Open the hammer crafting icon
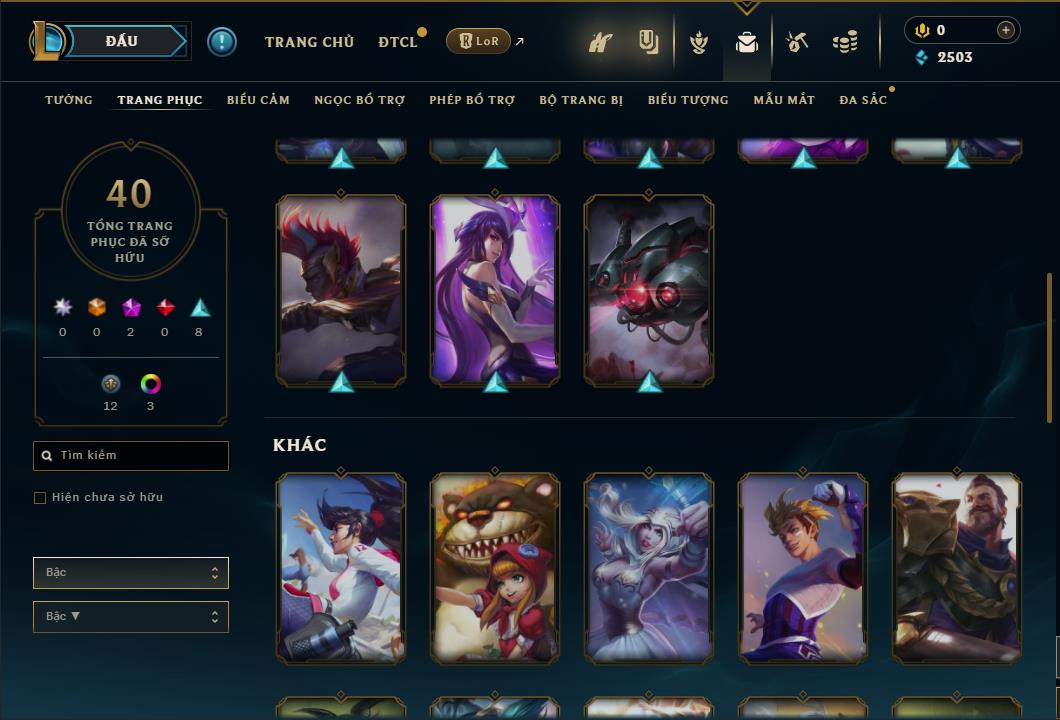This screenshot has height=720, width=1060. 797,42
